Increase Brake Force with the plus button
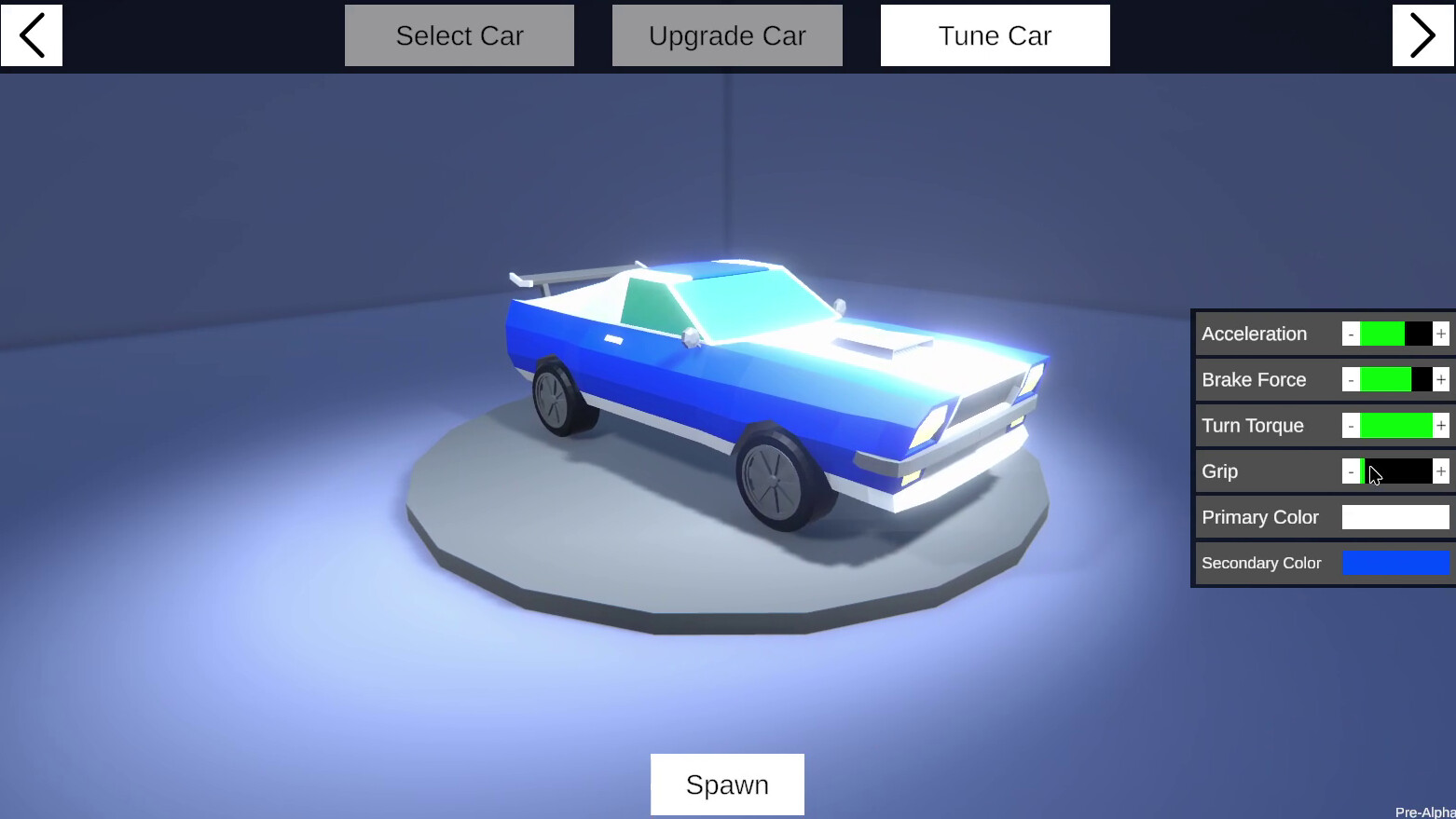Image resolution: width=1456 pixels, height=819 pixels. (1441, 379)
